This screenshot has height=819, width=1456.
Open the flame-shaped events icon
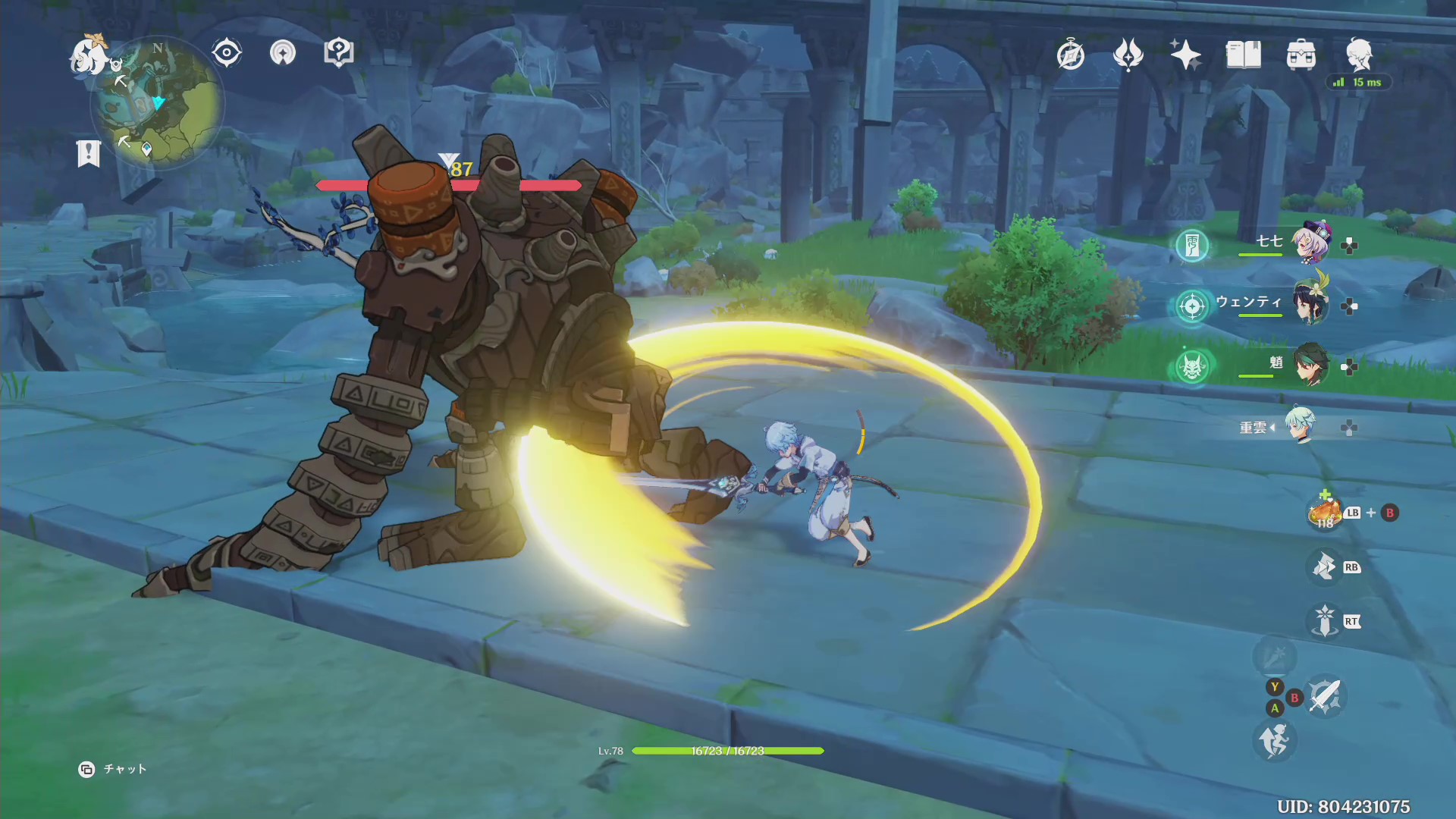click(x=1128, y=55)
